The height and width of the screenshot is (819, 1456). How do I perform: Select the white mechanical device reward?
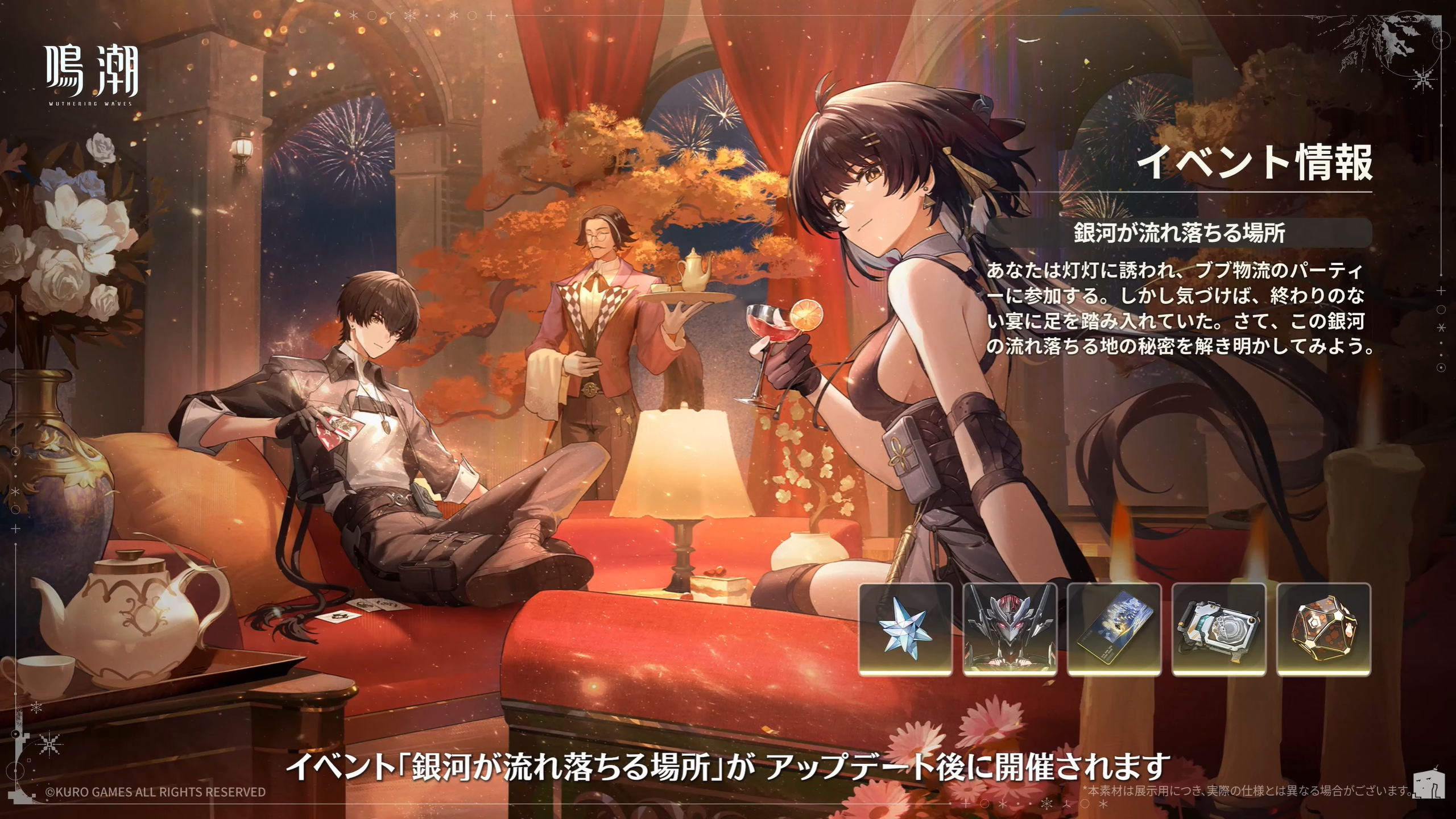pyautogui.click(x=1219, y=629)
